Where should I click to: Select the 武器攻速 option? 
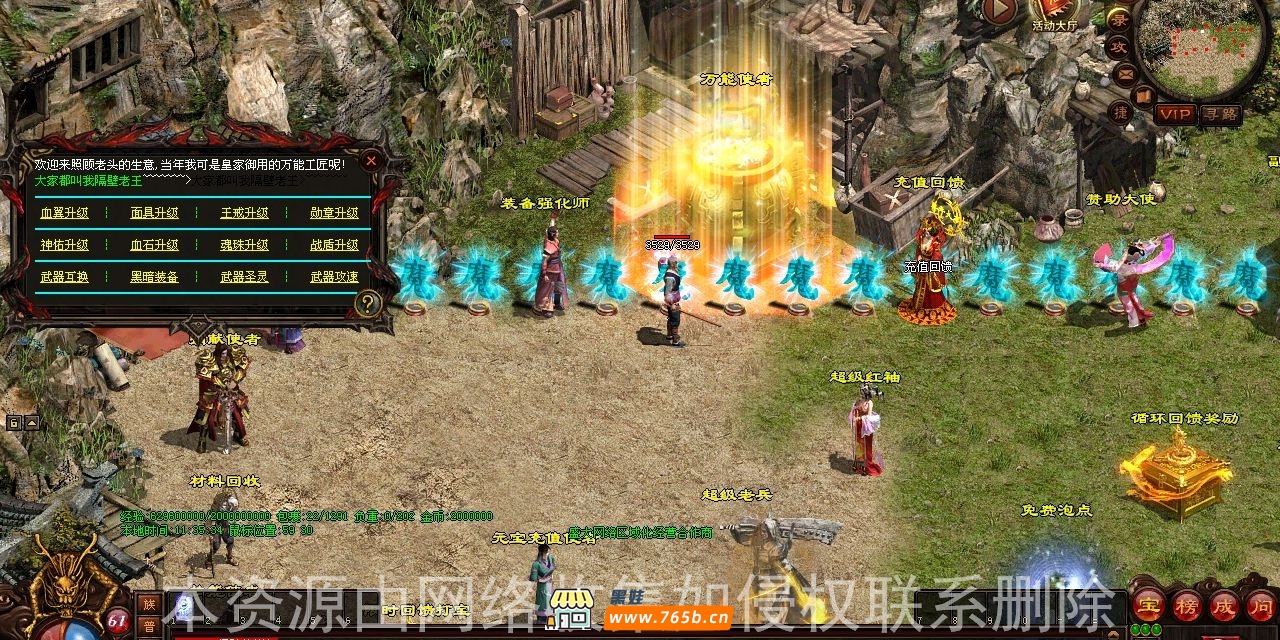[334, 277]
